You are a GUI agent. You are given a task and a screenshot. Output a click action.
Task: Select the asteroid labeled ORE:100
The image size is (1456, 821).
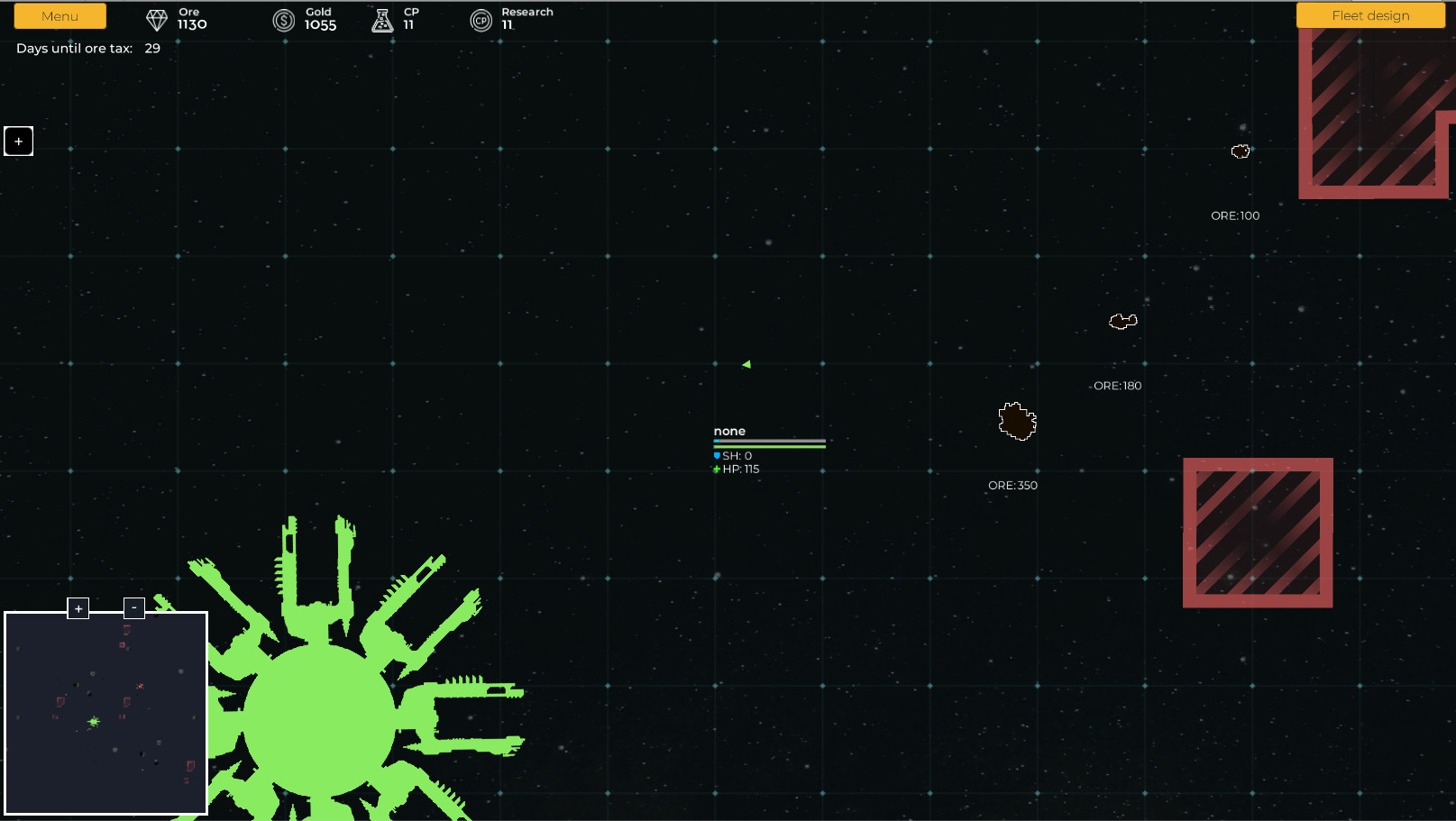[x=1241, y=151]
